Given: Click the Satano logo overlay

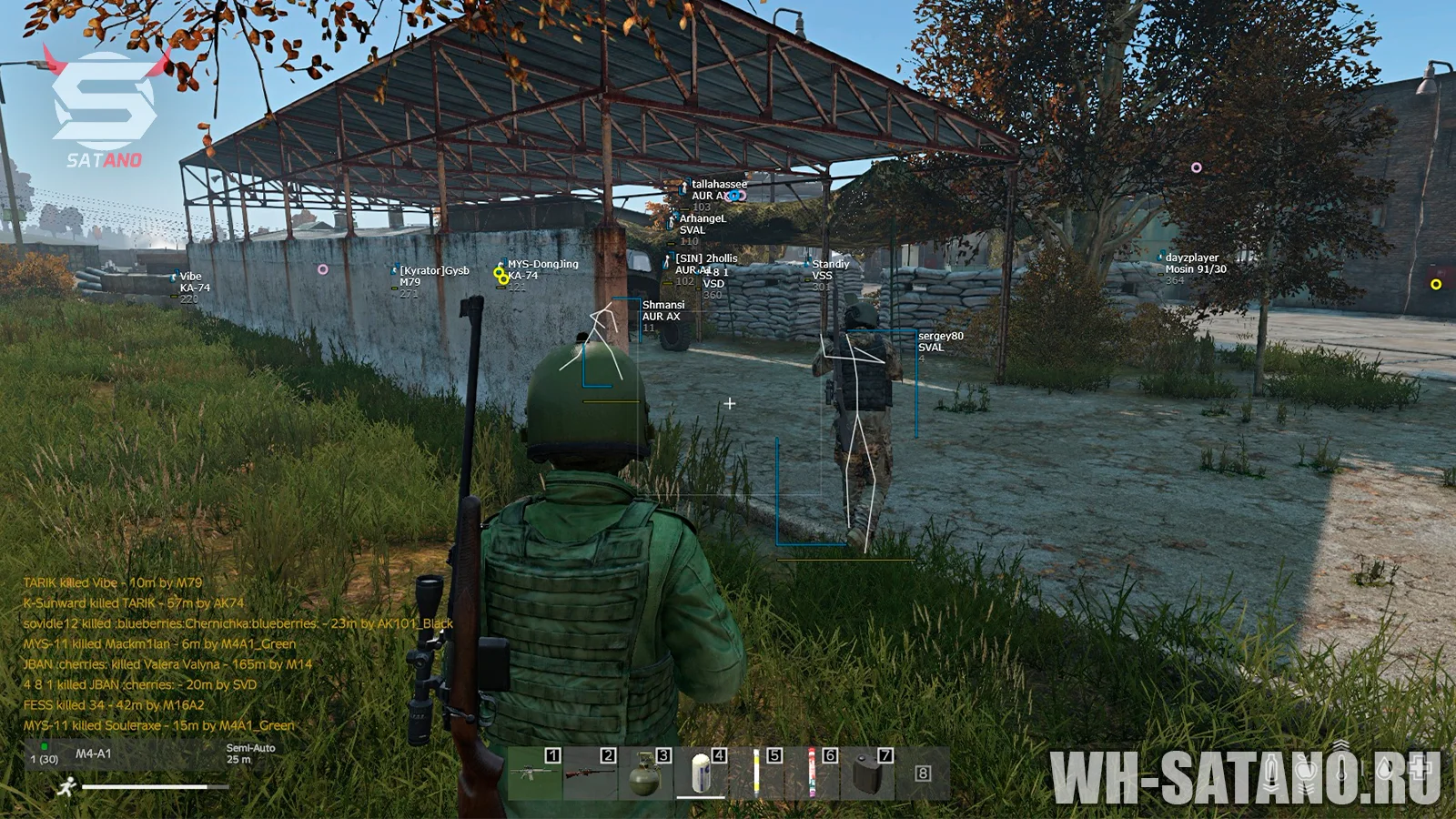Looking at the screenshot, I should click(x=105, y=109).
